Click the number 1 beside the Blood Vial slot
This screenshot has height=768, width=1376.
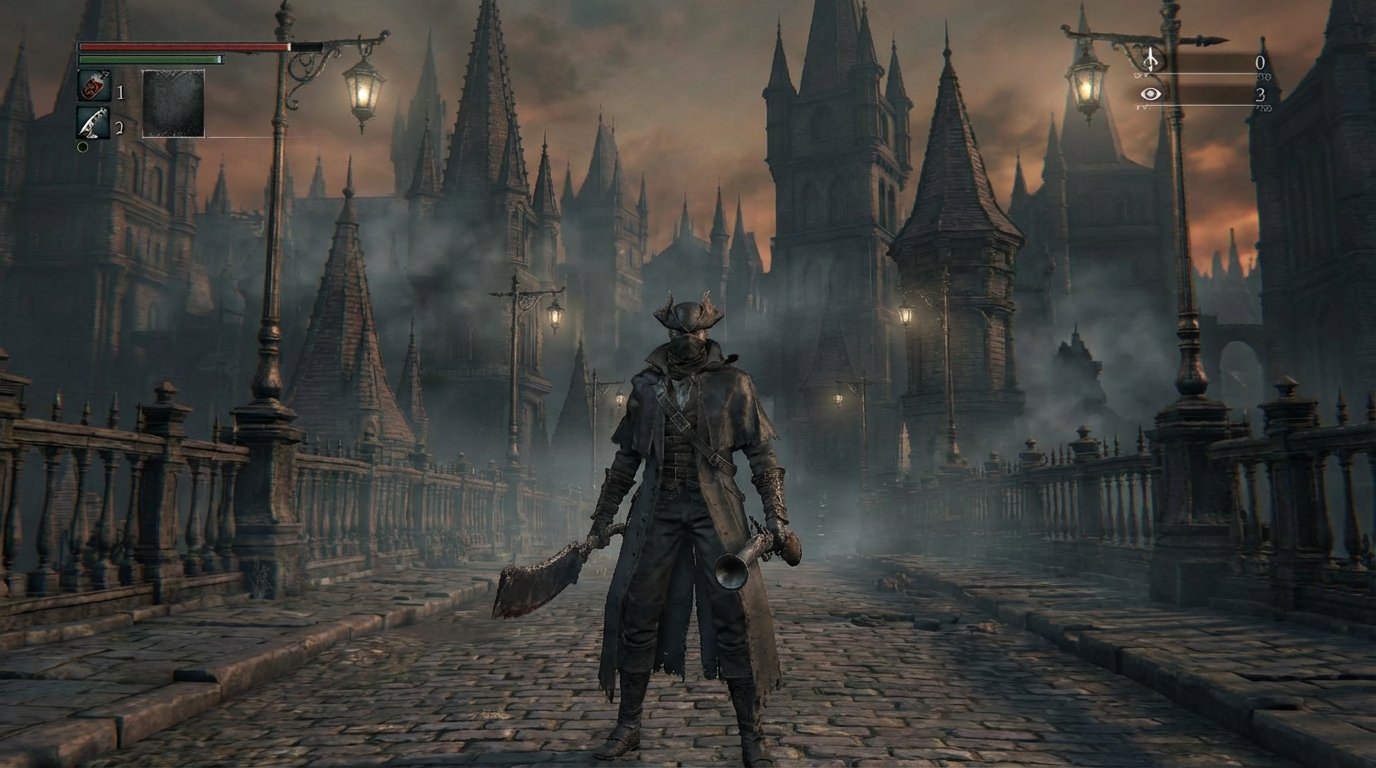click(x=120, y=90)
